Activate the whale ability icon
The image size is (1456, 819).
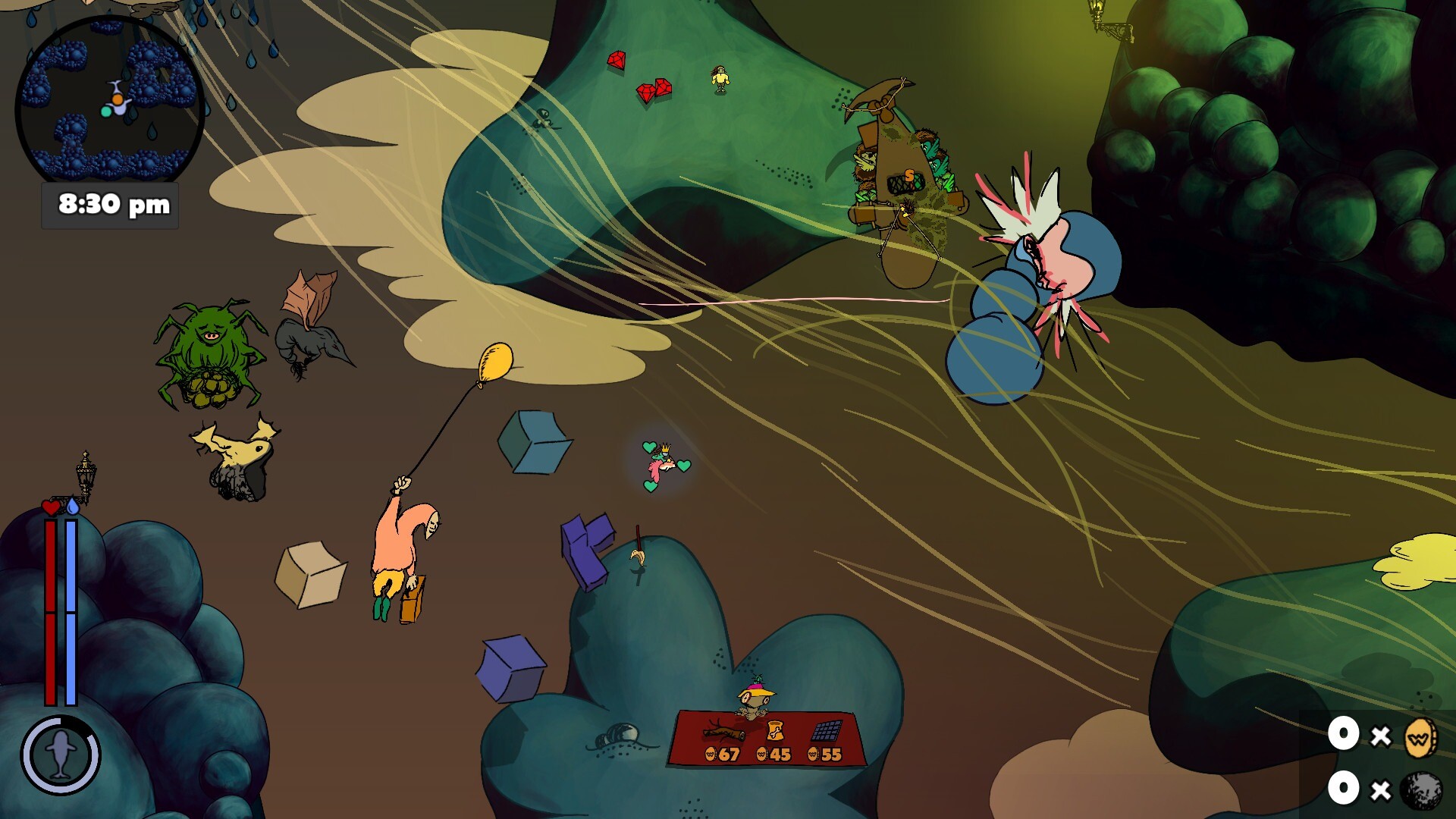coord(61,755)
